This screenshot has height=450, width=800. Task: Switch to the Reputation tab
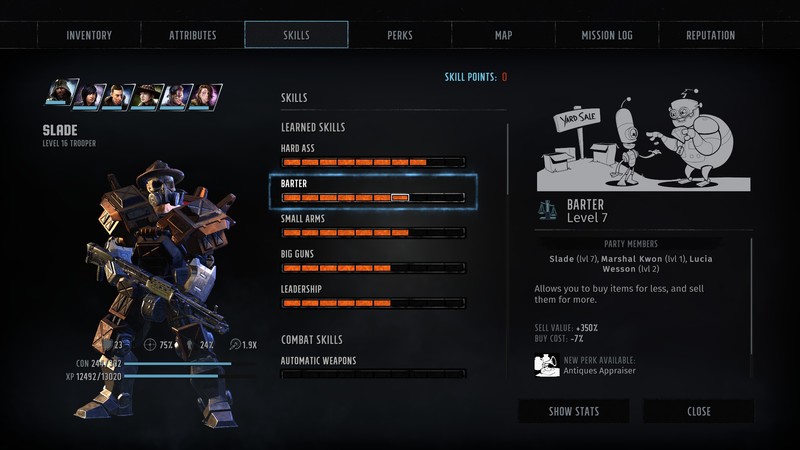(x=710, y=35)
